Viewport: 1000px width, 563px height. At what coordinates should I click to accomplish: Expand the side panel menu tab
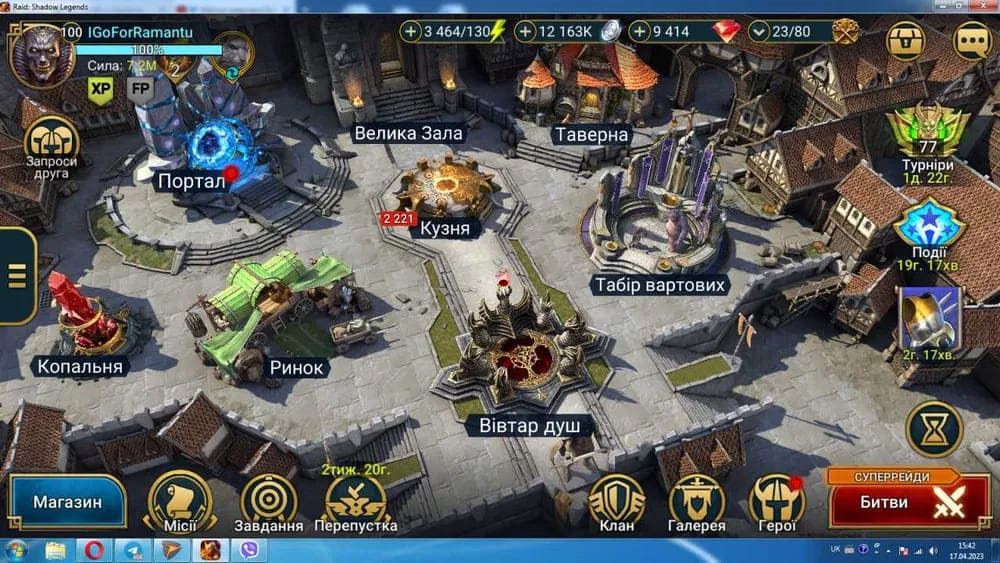click(16, 275)
